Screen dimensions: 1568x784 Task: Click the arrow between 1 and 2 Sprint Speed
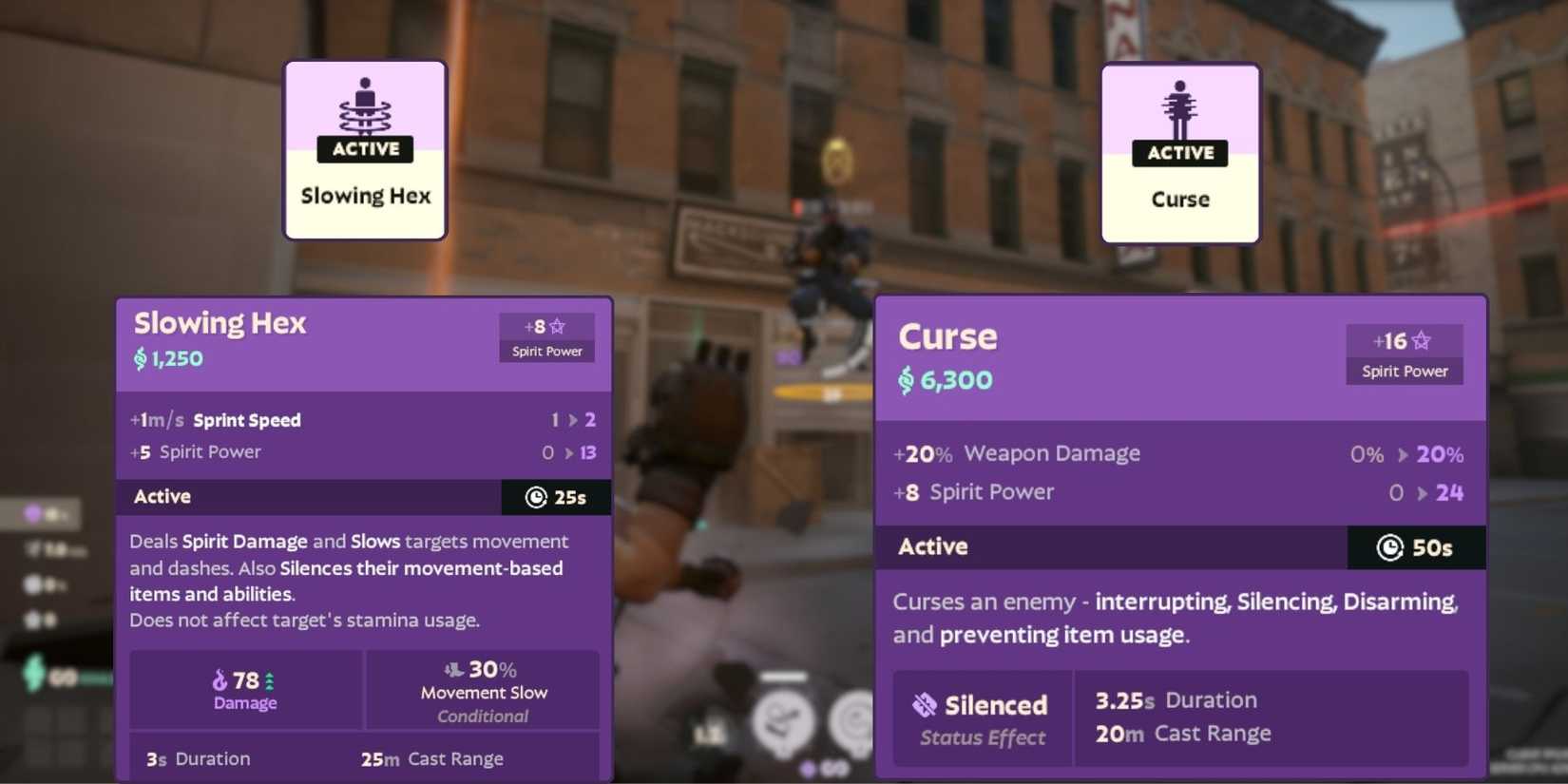point(571,419)
